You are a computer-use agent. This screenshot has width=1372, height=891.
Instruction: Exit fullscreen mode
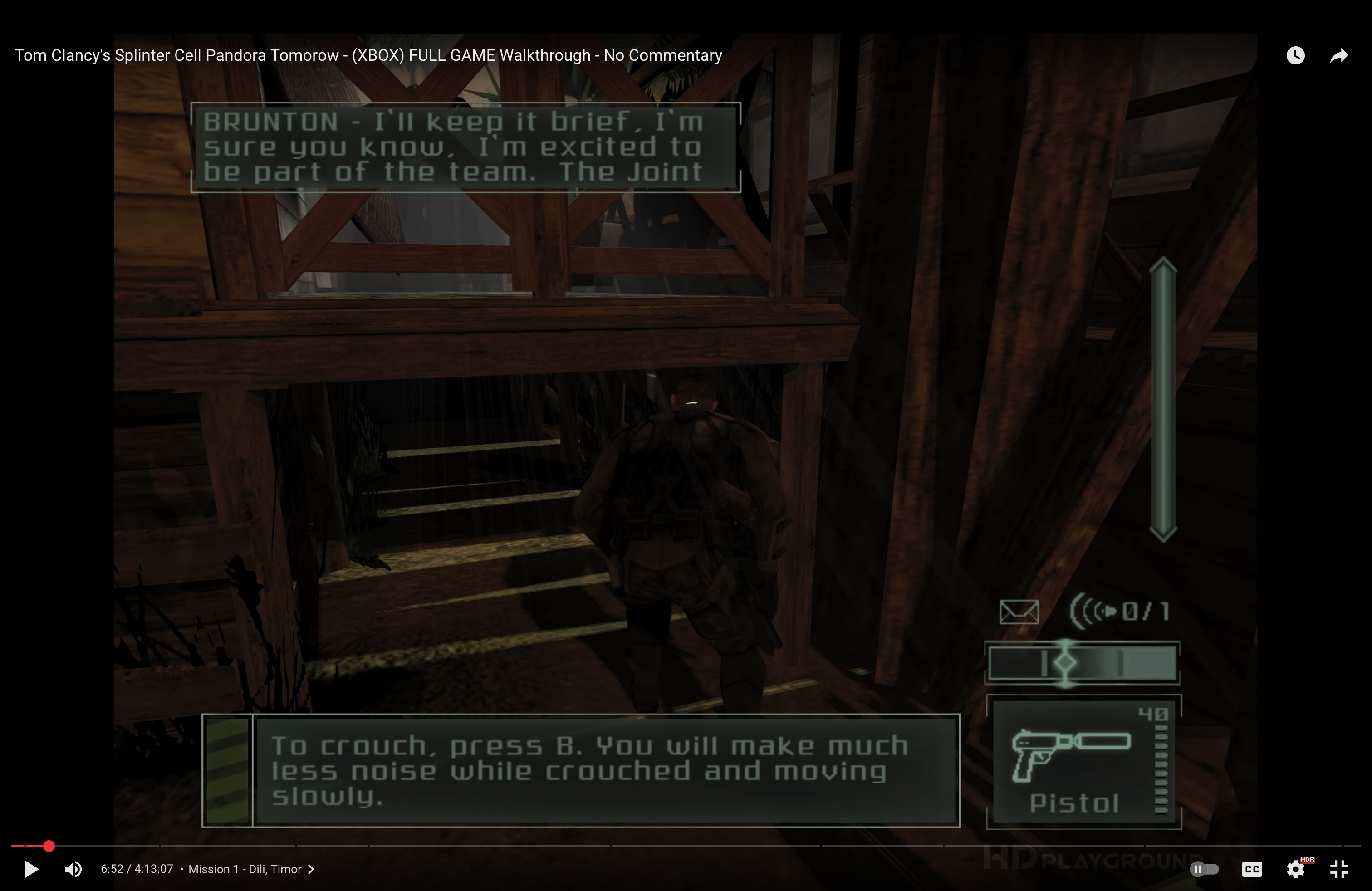1339,869
